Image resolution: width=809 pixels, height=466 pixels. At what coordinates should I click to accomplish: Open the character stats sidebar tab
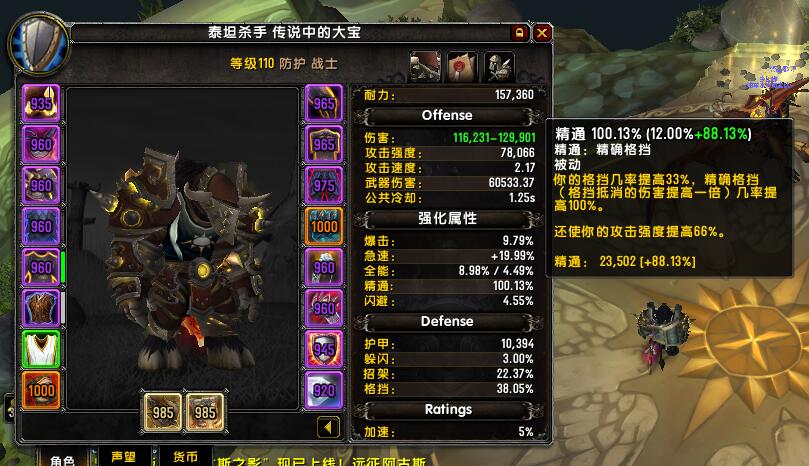tap(424, 66)
